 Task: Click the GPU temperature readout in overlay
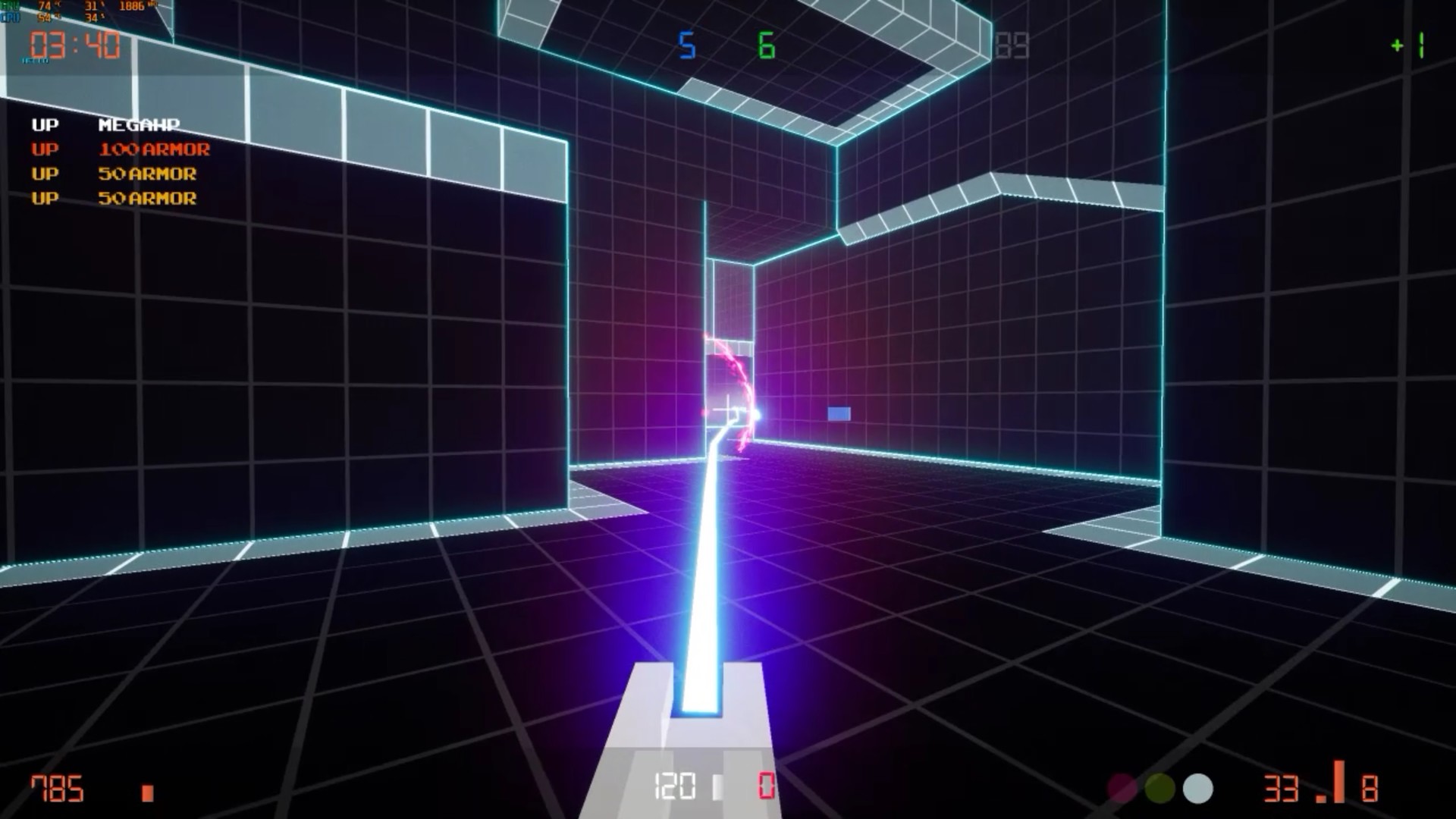(45, 6)
